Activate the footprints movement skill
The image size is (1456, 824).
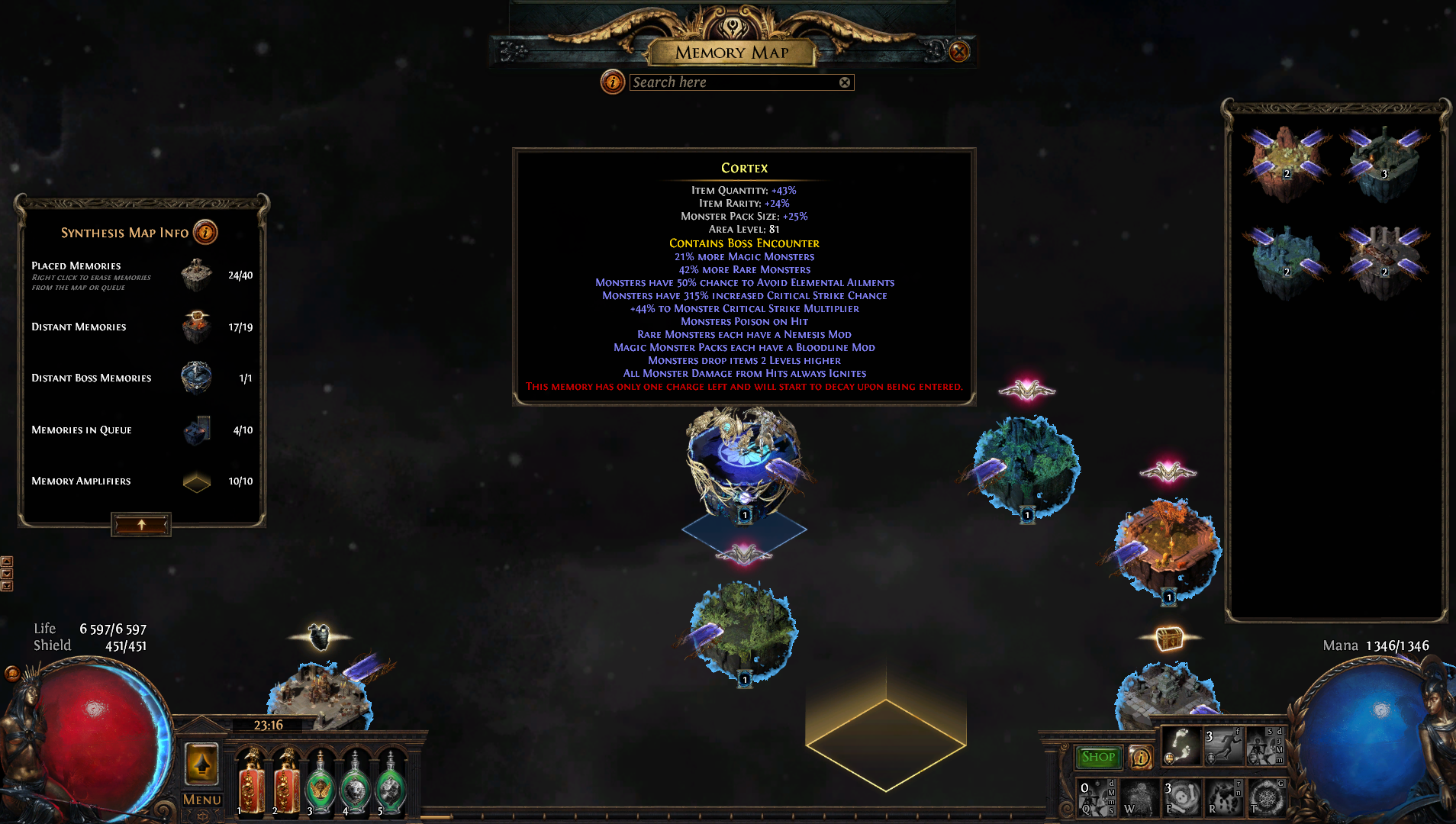point(1181,745)
